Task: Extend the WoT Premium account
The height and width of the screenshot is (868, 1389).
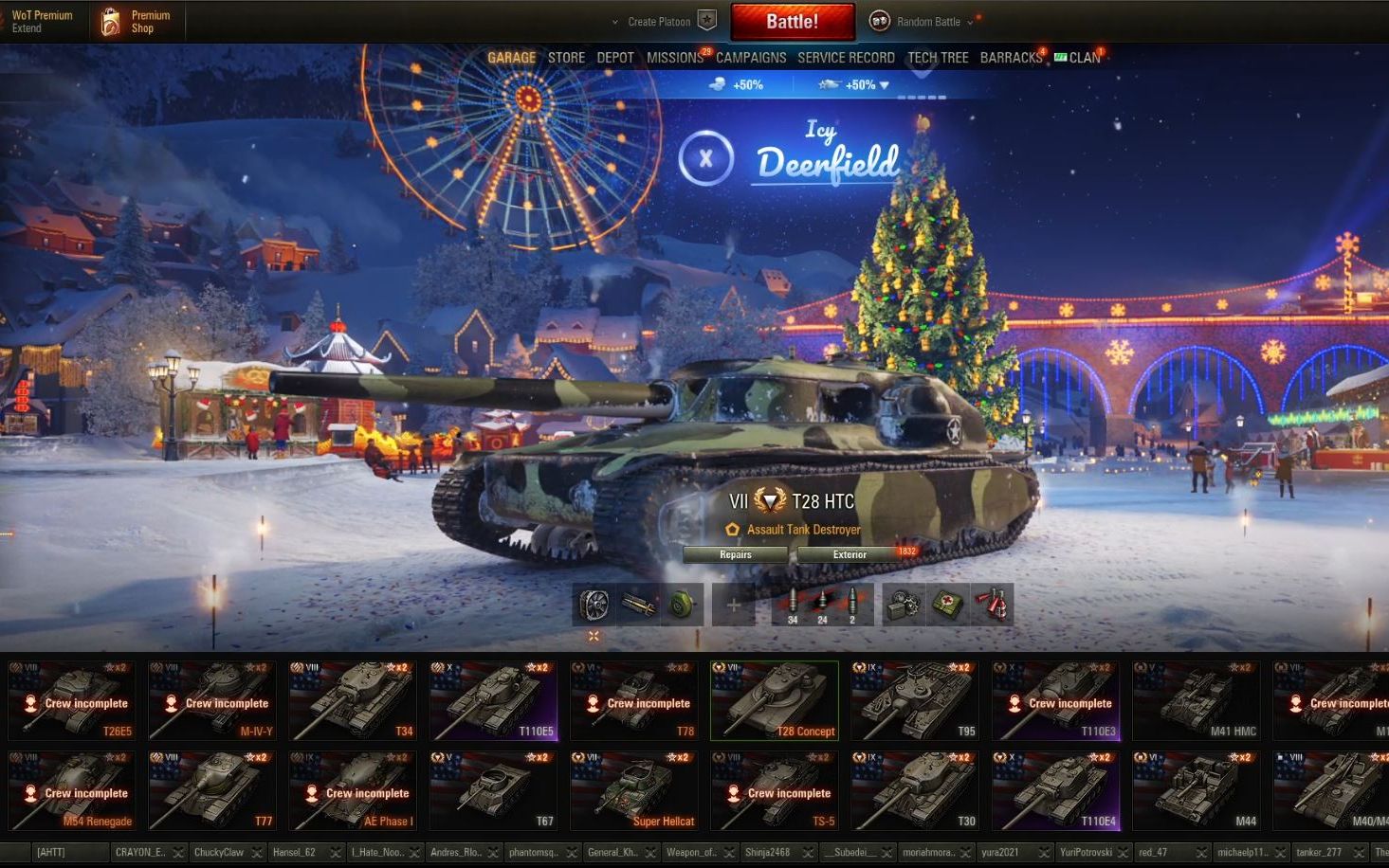Action: (x=41, y=22)
